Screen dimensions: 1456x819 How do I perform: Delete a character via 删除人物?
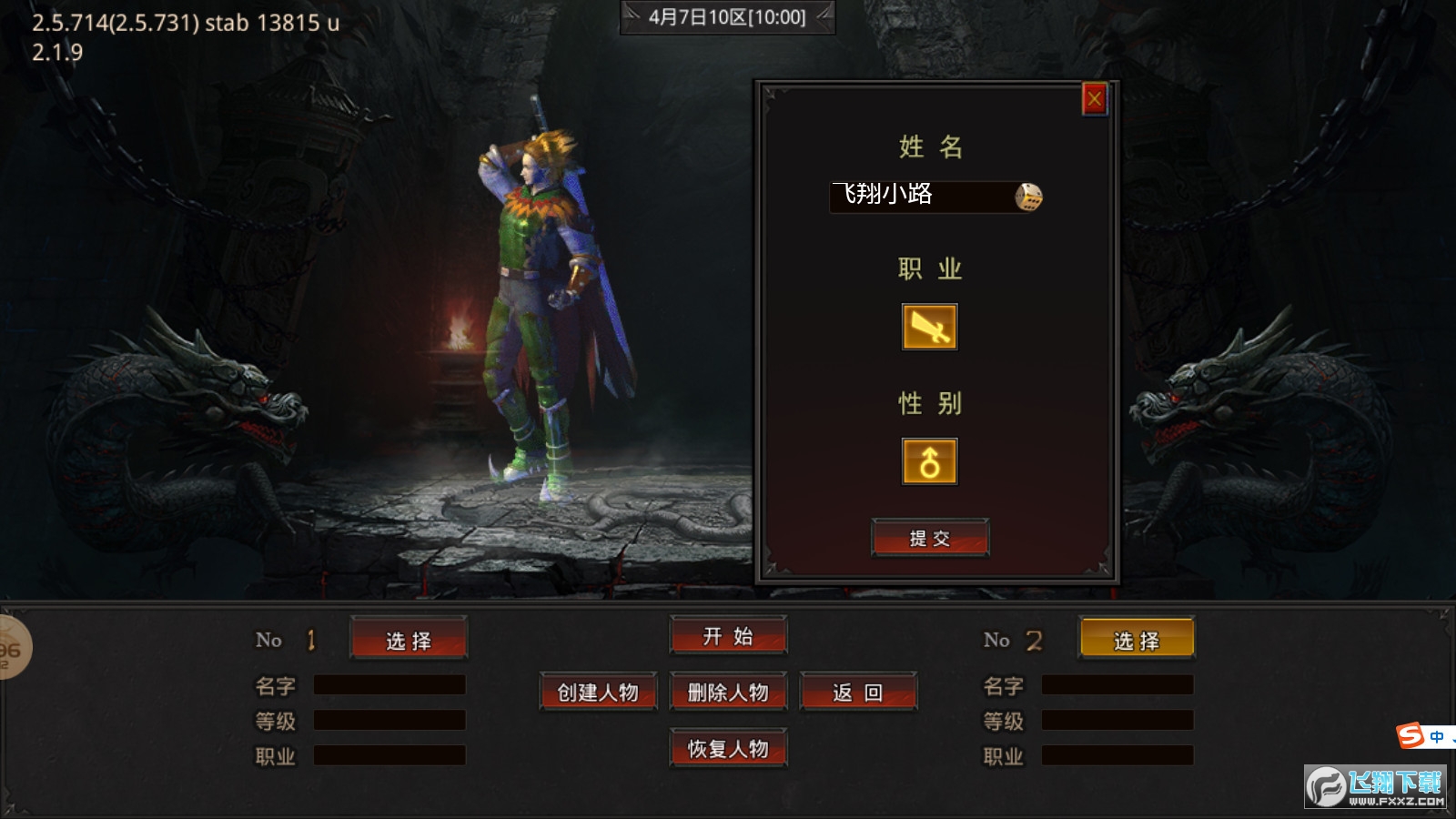click(728, 693)
